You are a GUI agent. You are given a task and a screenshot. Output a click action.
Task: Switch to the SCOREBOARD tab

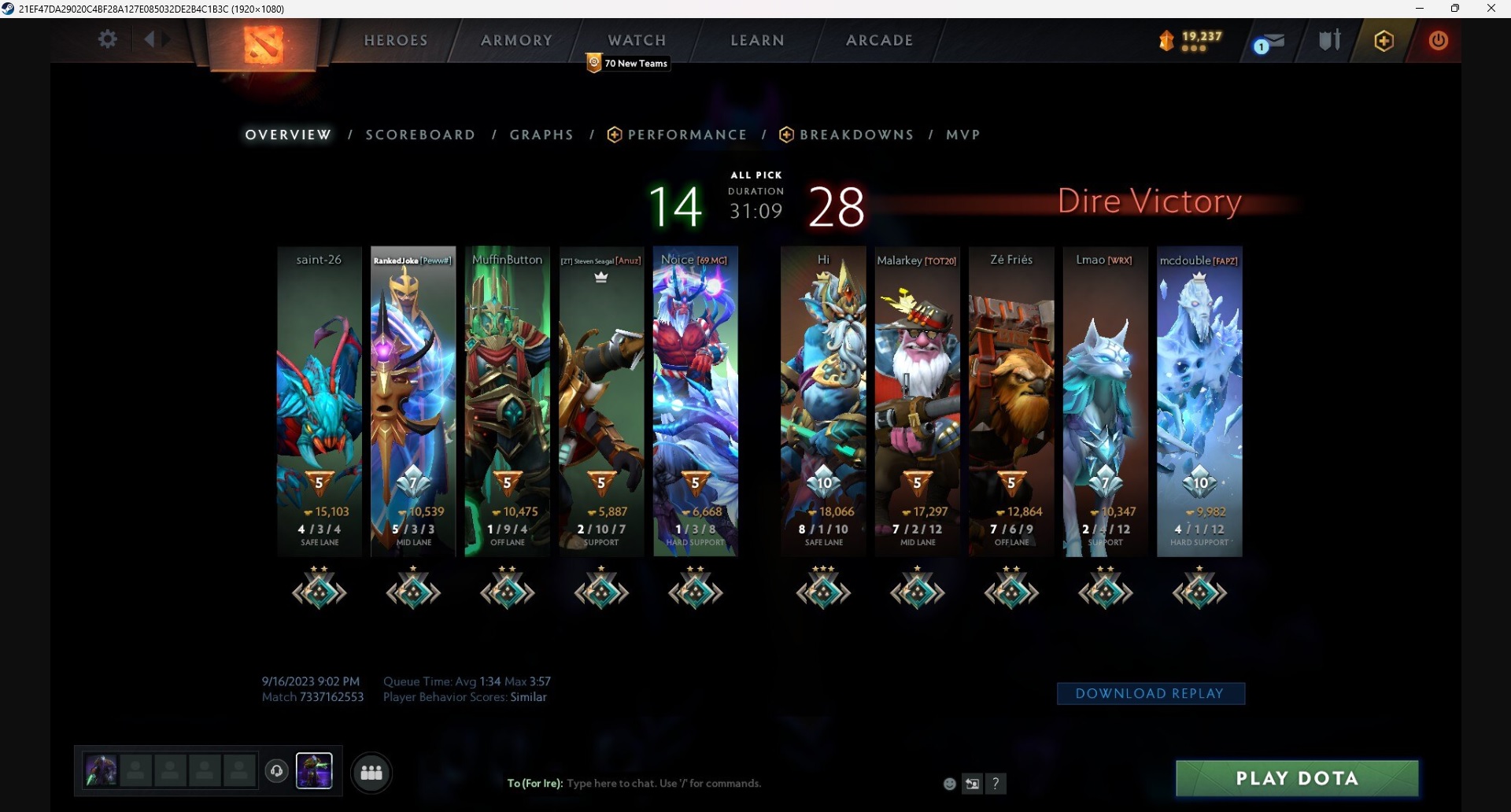pos(420,135)
